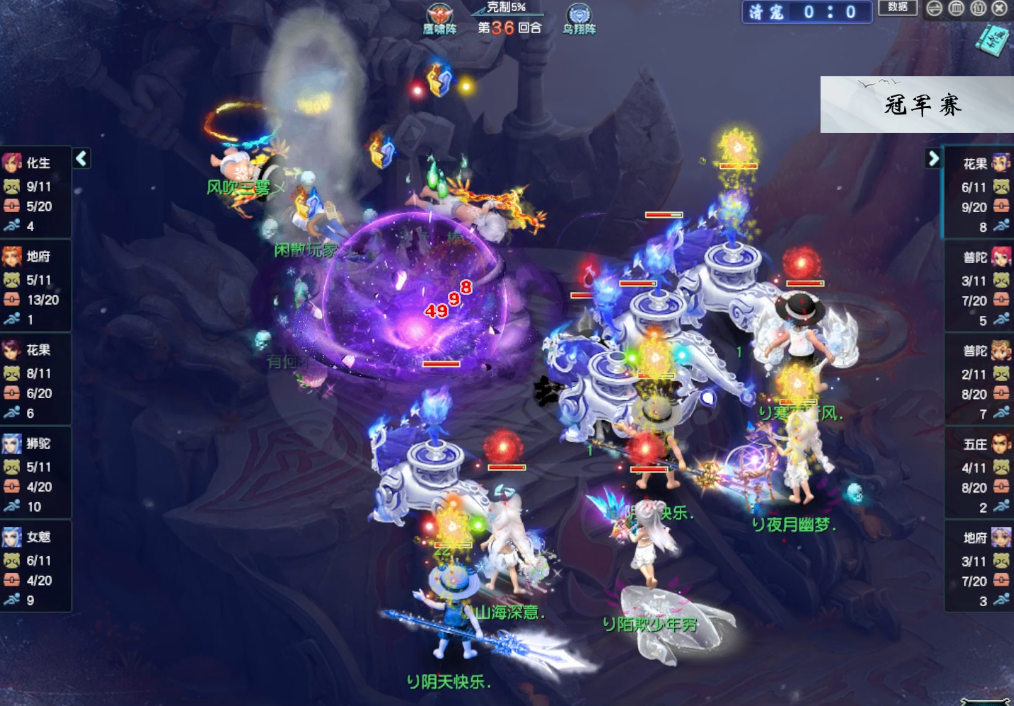This screenshot has width=1014, height=706.
Task: Select the 女魃 player row on left team
Action: 36,567
